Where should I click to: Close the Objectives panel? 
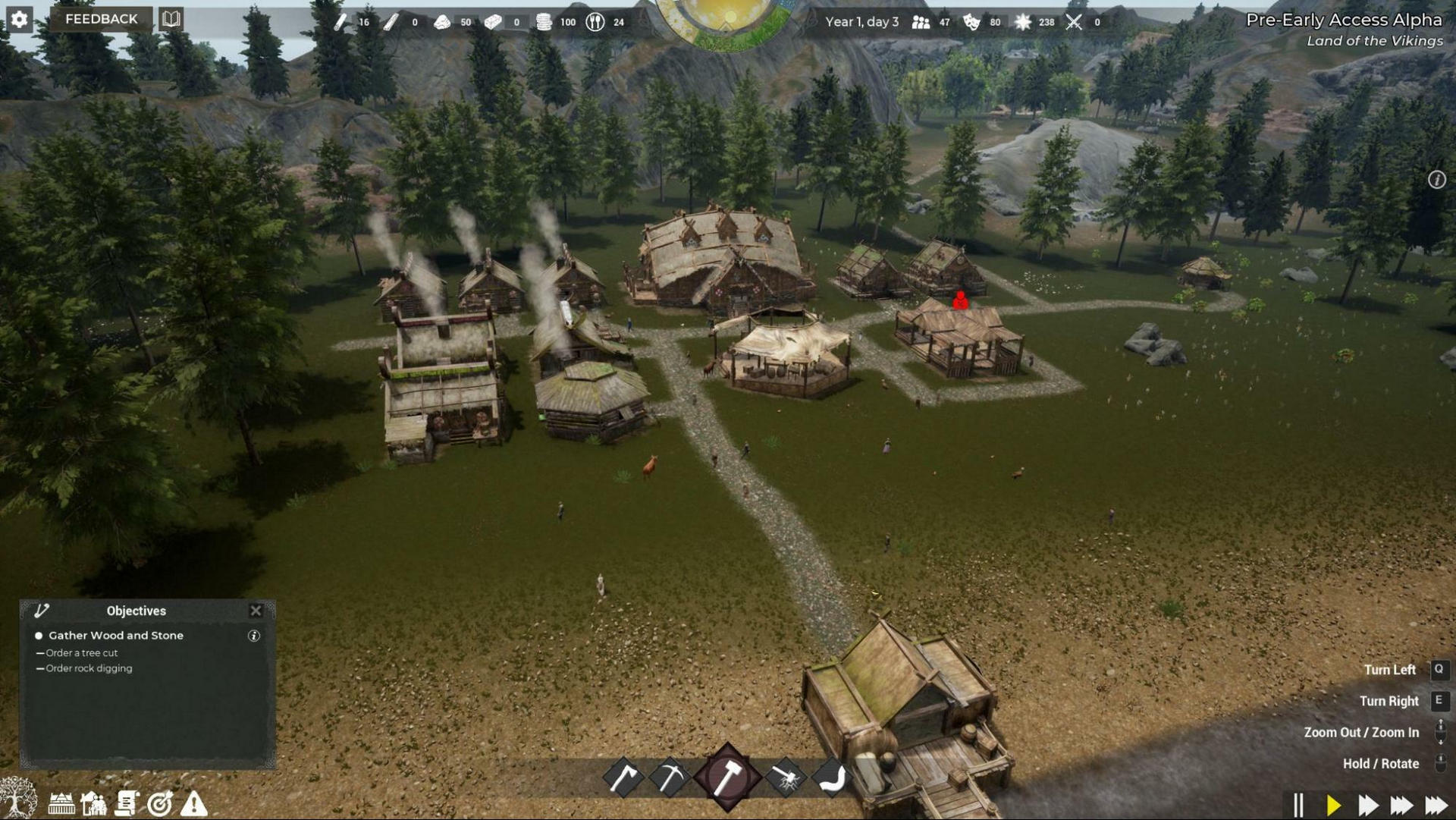pos(256,611)
